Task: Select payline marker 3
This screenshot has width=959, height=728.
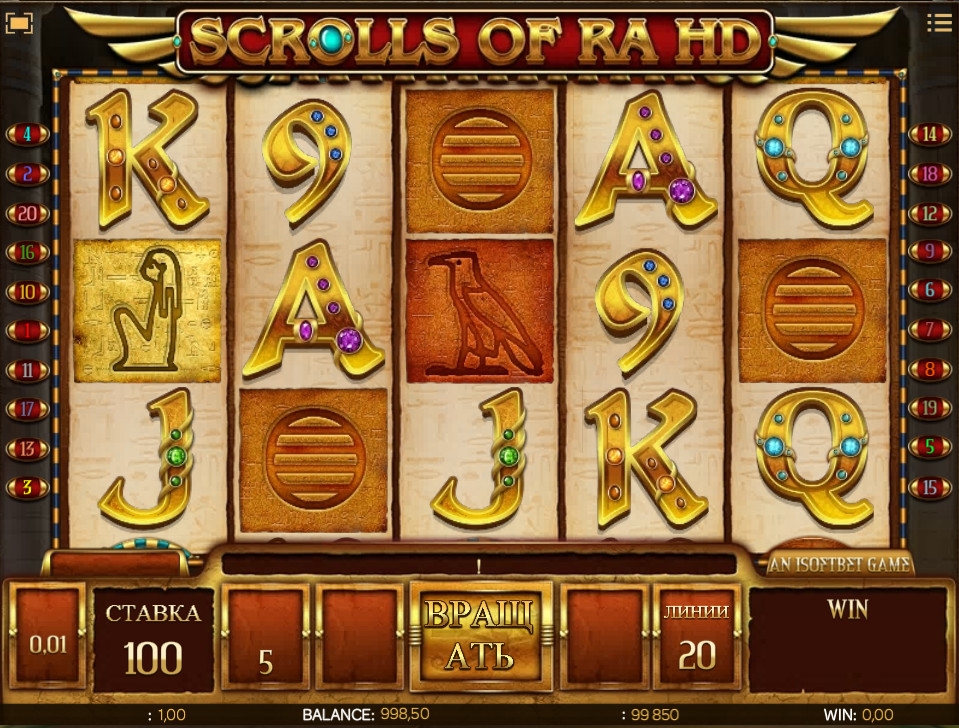Action: pos(27,488)
